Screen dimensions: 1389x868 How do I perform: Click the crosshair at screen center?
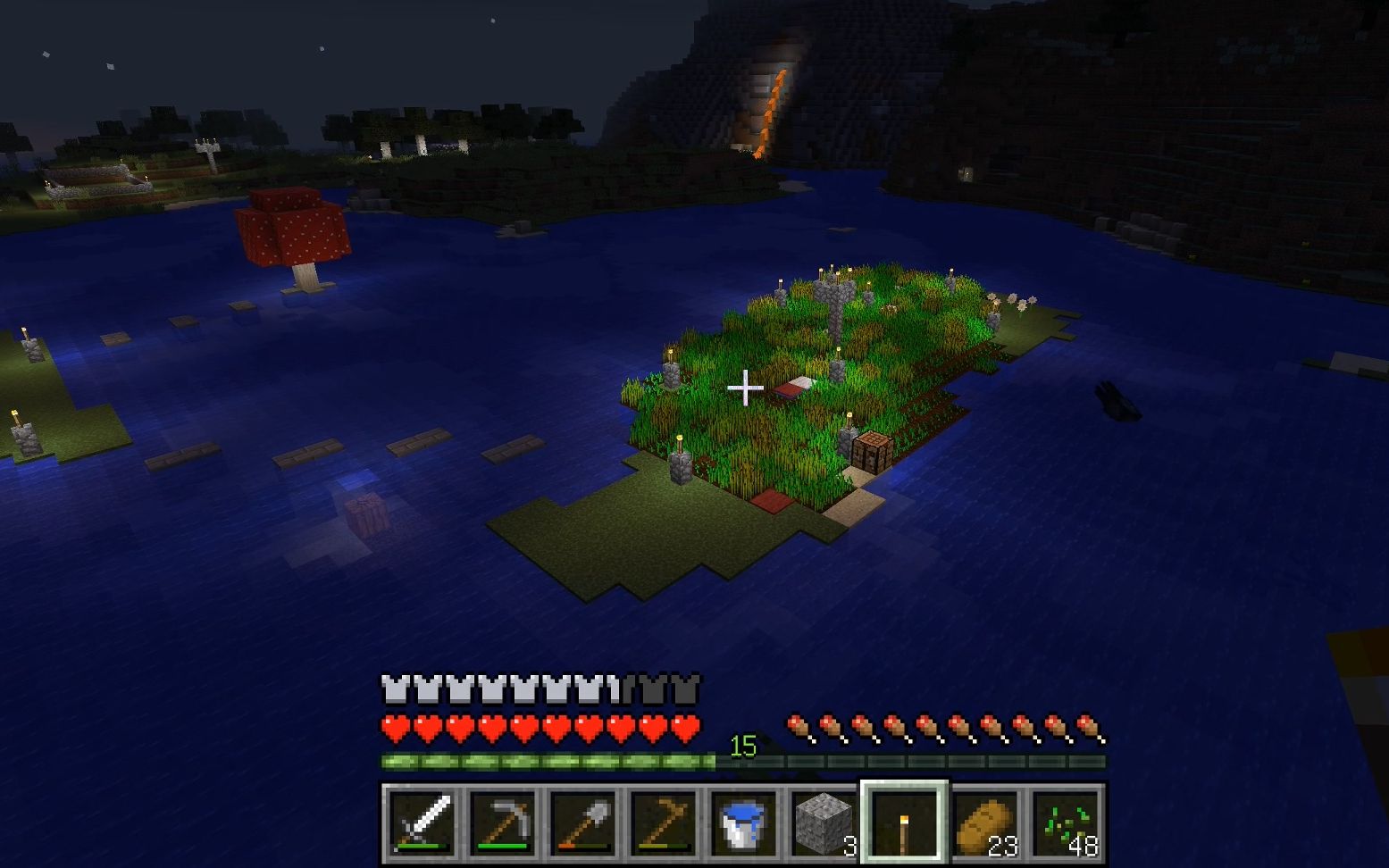coord(744,388)
